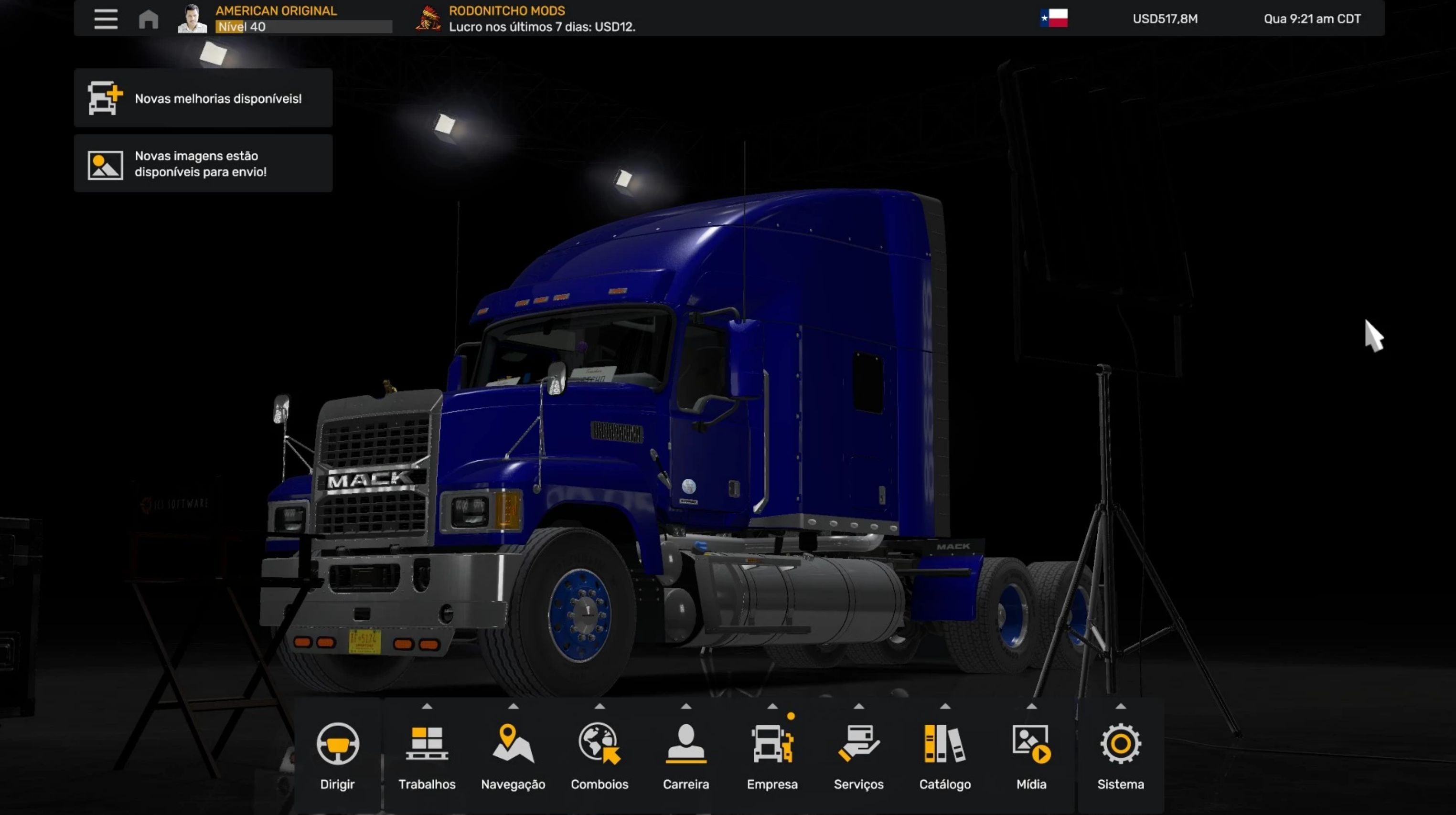Browse the Catálogo menu

945,756
